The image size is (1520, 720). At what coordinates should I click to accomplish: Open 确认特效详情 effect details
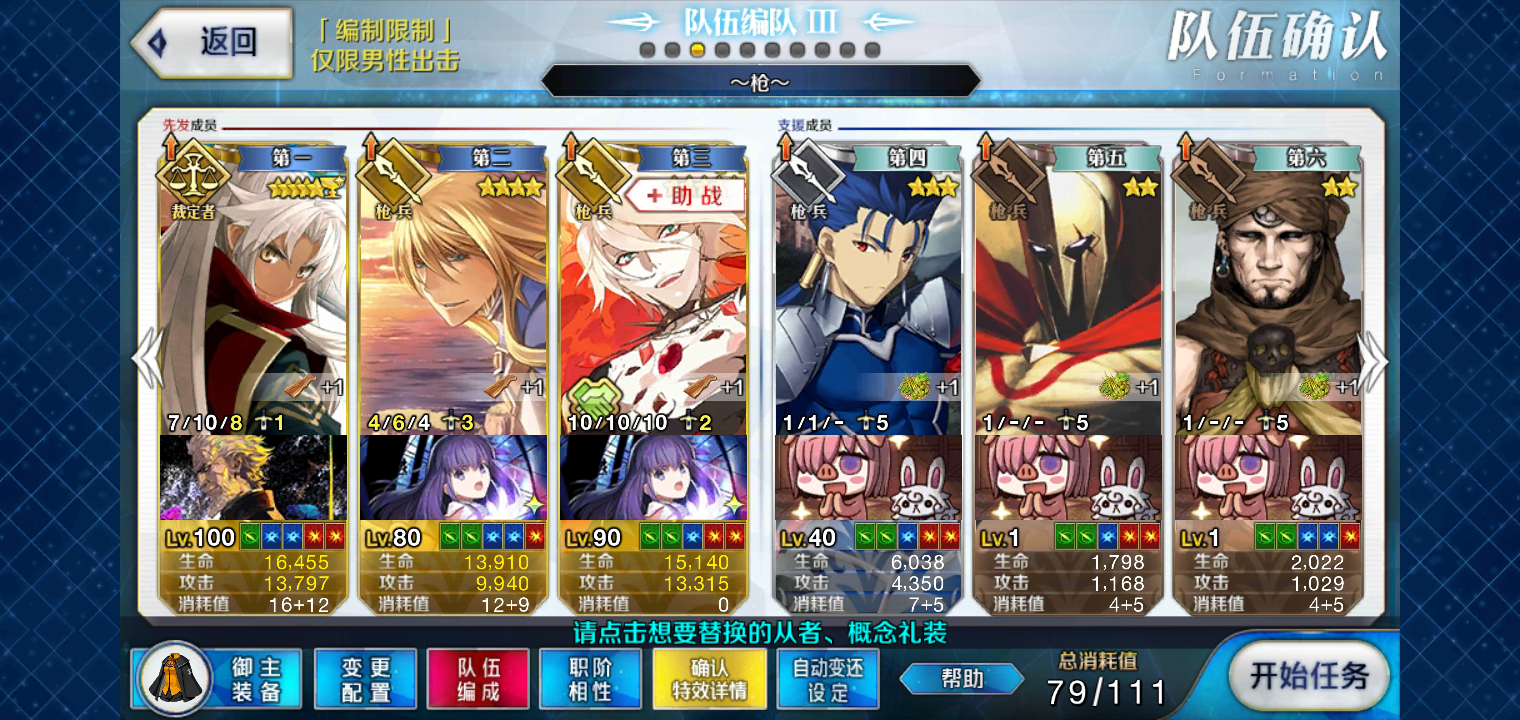pos(709,679)
